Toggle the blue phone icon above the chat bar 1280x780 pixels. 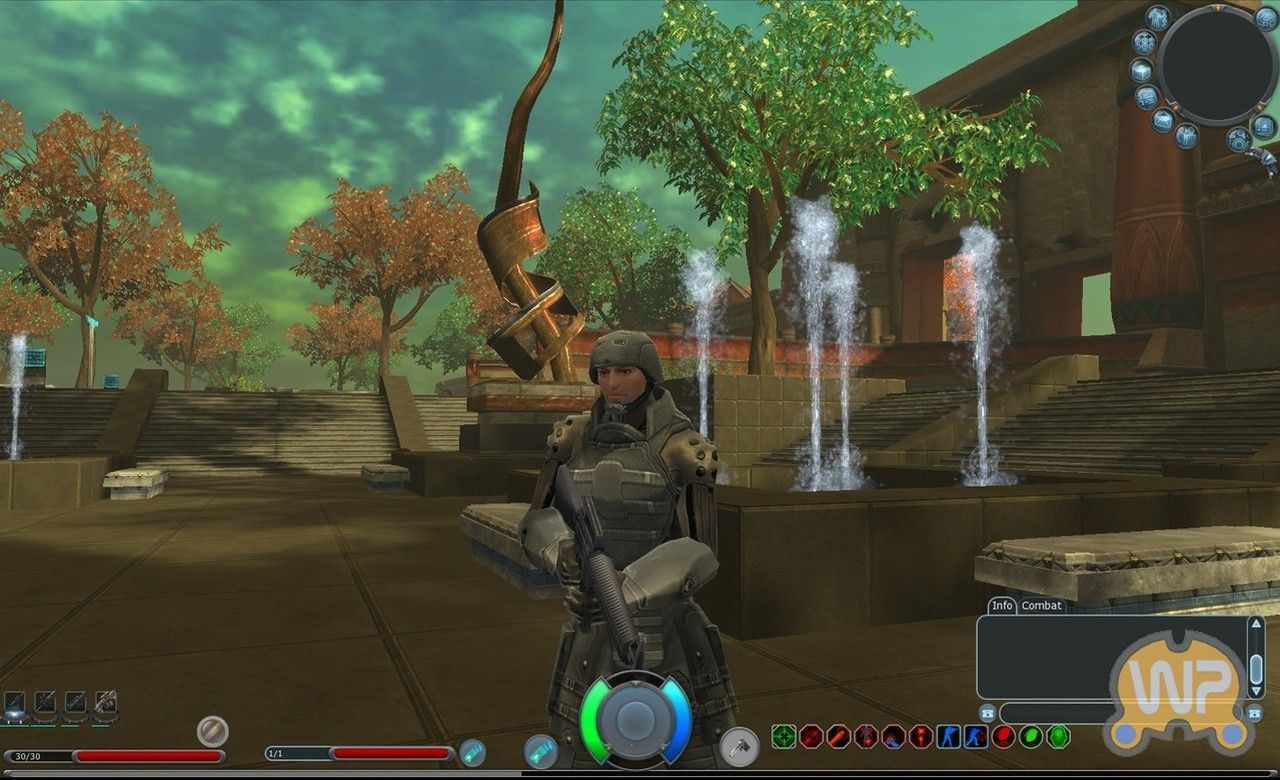pyautogui.click(x=987, y=712)
